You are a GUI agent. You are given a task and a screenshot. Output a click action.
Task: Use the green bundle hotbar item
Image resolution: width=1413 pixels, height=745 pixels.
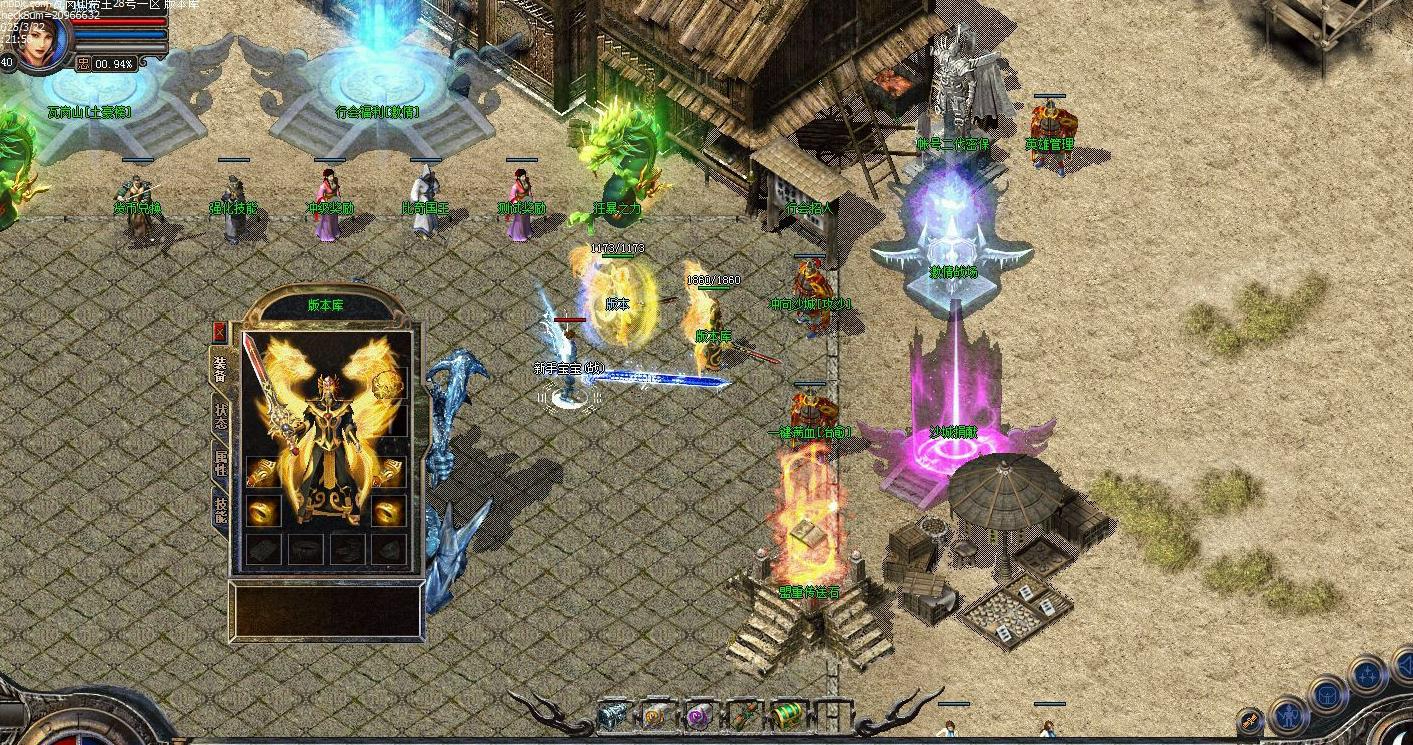[744, 716]
